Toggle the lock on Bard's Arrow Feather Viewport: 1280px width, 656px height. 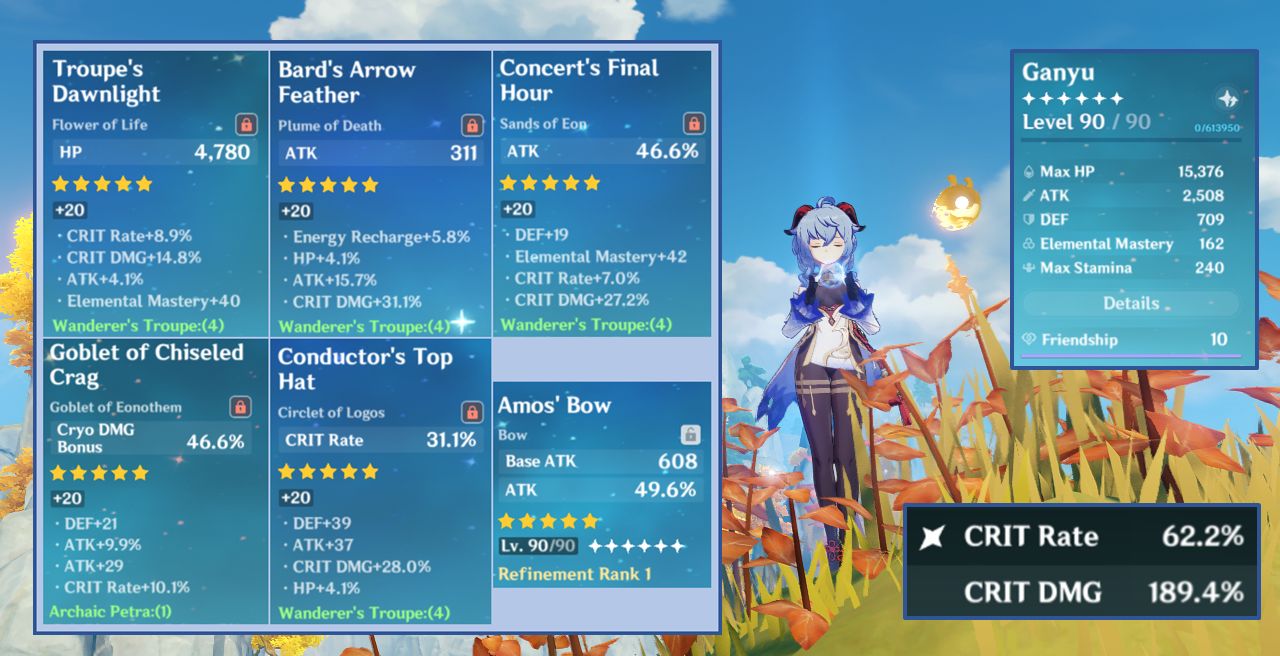(472, 125)
